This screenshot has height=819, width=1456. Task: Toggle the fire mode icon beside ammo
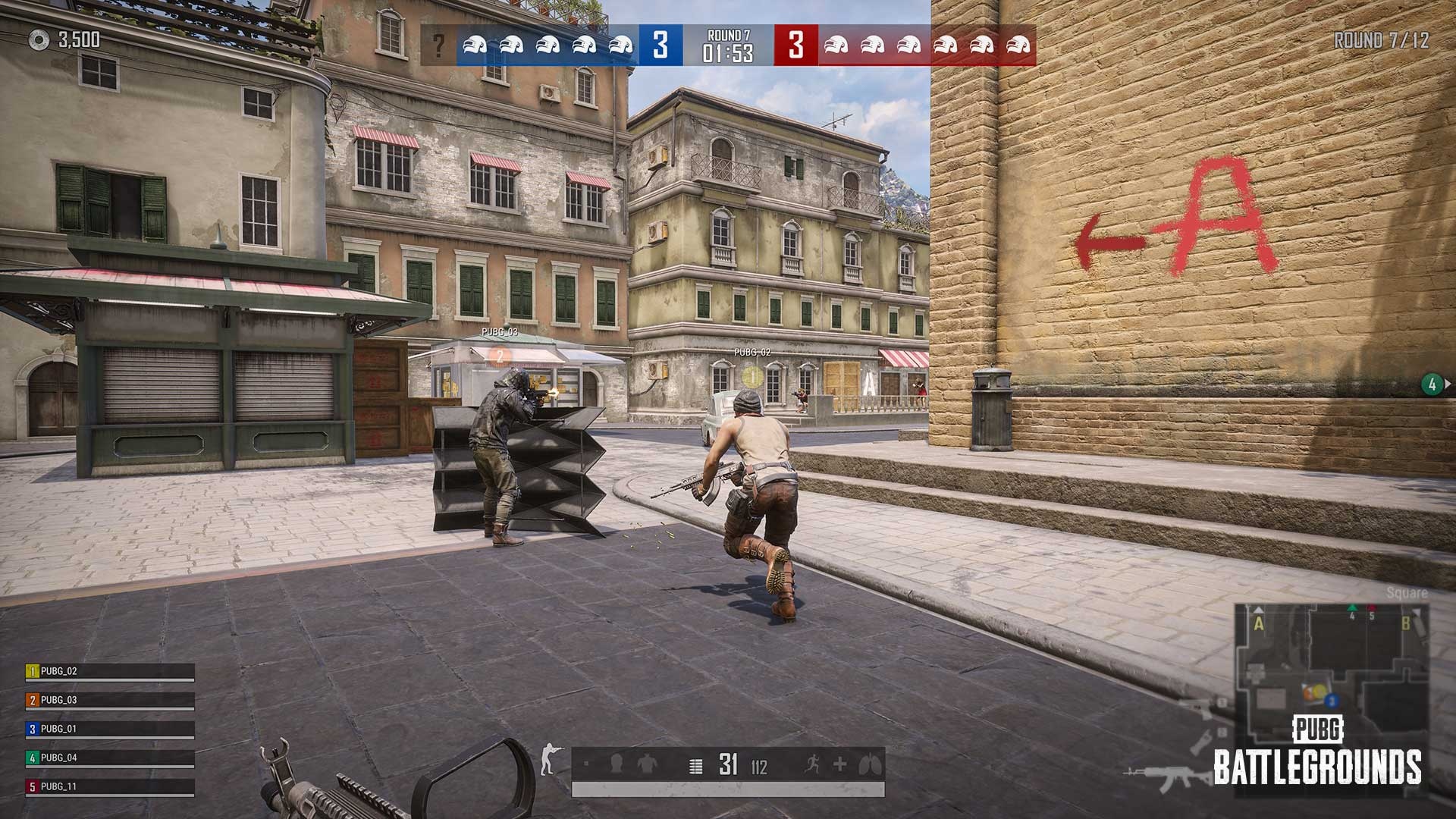tap(695, 766)
